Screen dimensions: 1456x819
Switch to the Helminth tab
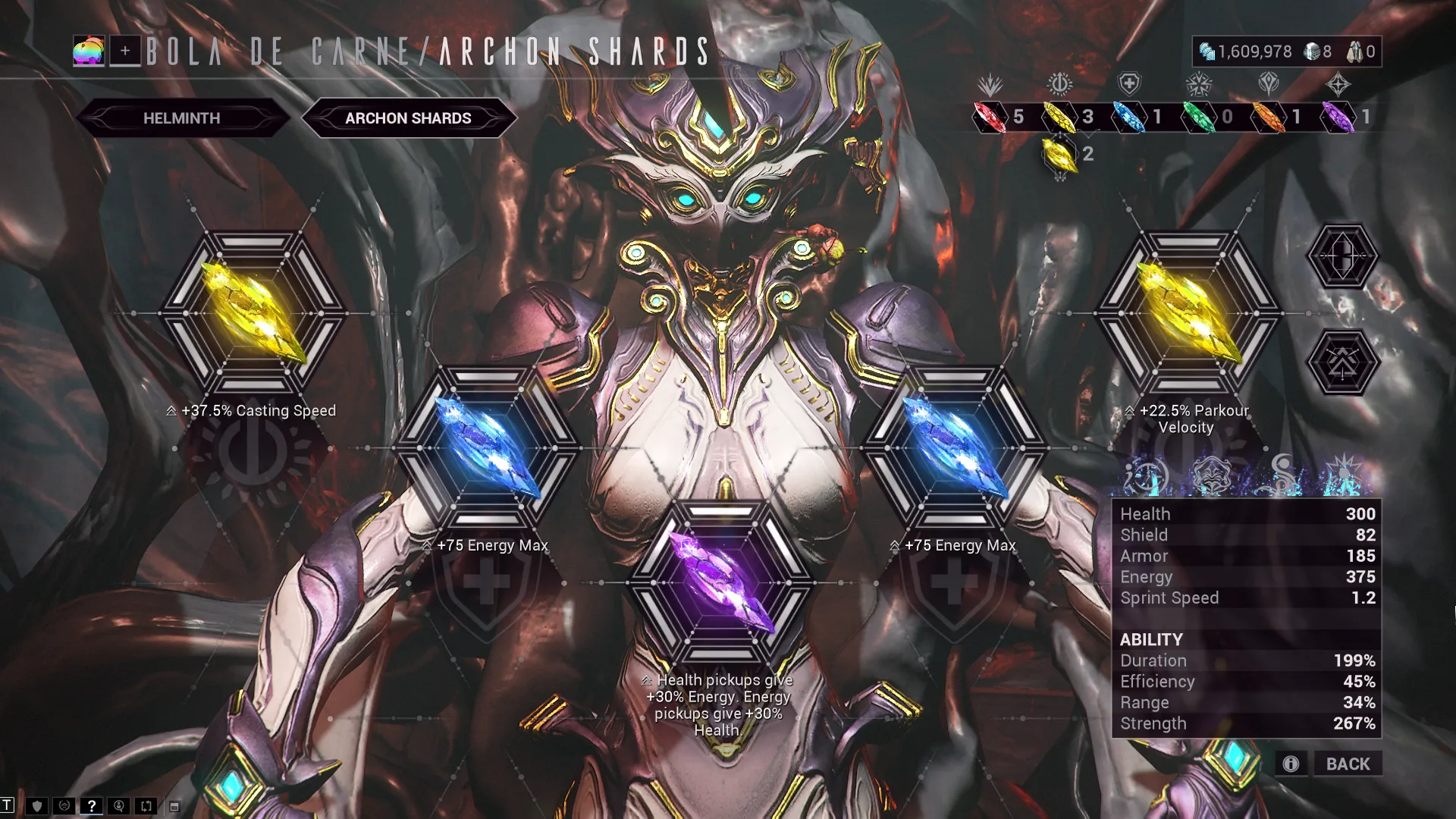tap(182, 118)
